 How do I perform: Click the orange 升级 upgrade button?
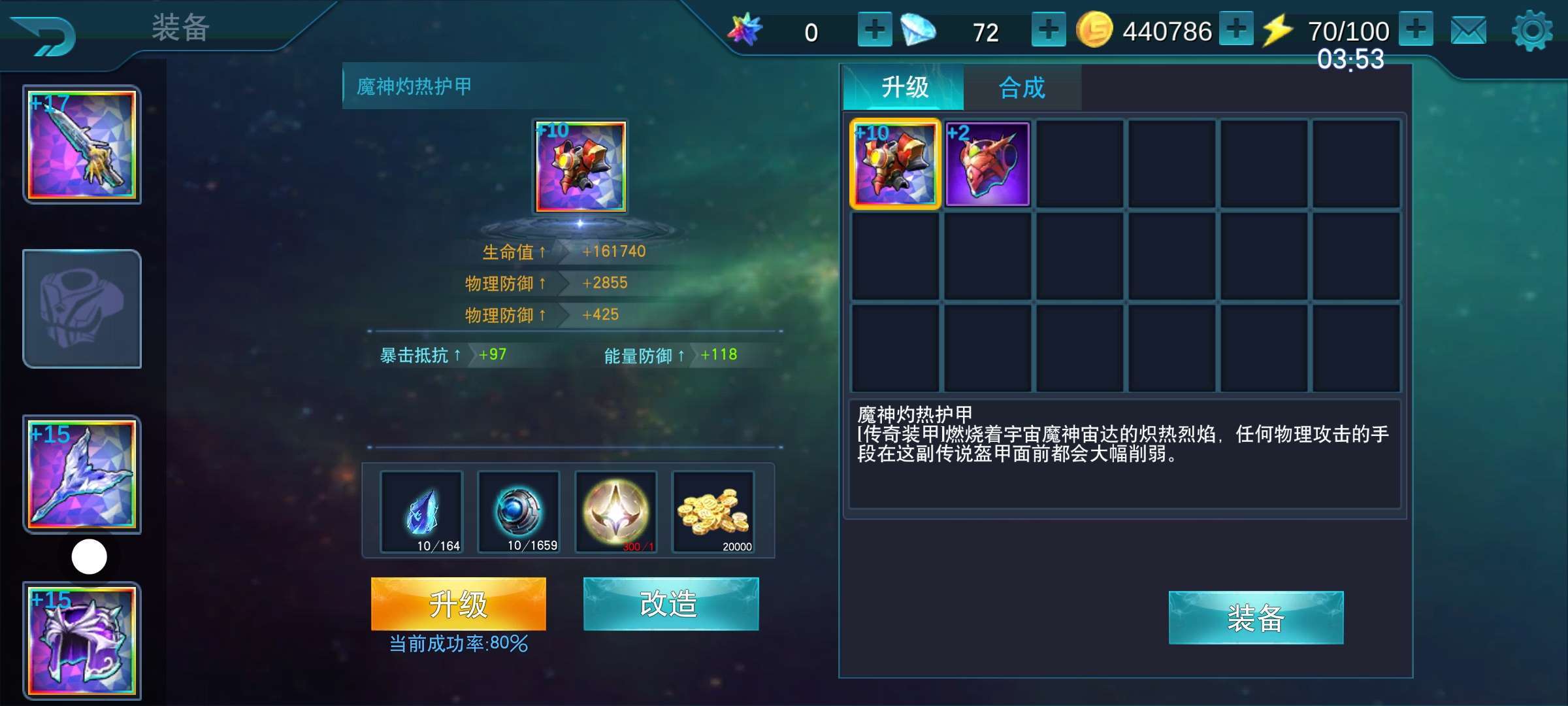click(x=458, y=603)
